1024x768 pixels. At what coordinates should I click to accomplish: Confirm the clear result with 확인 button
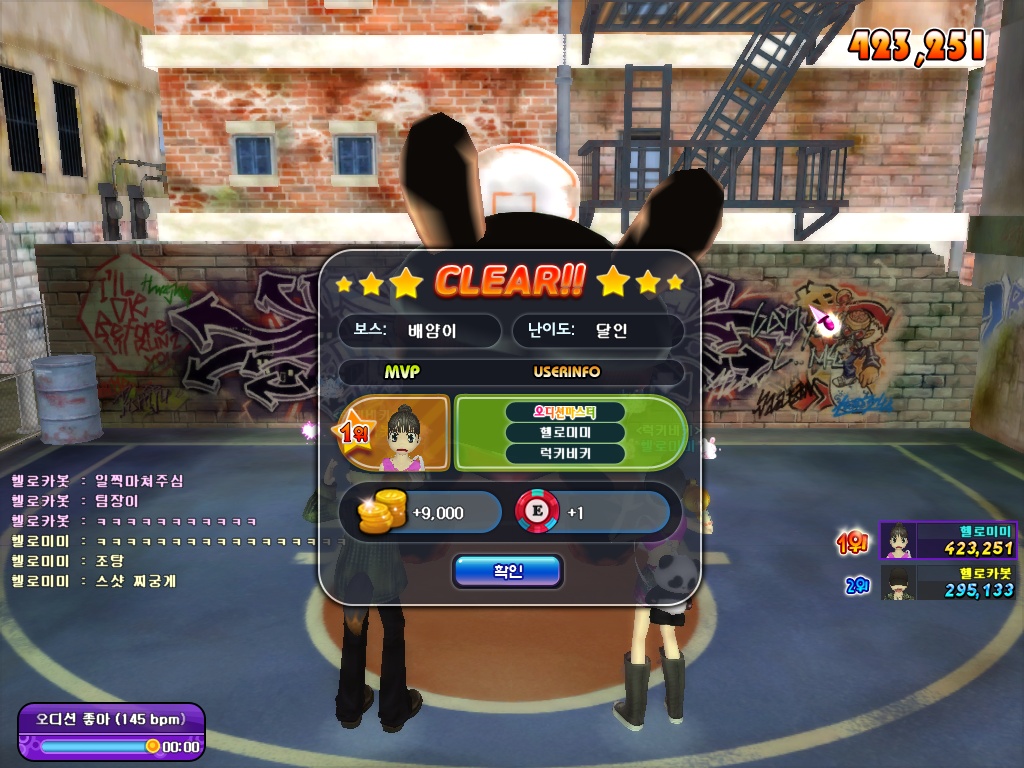click(x=508, y=571)
